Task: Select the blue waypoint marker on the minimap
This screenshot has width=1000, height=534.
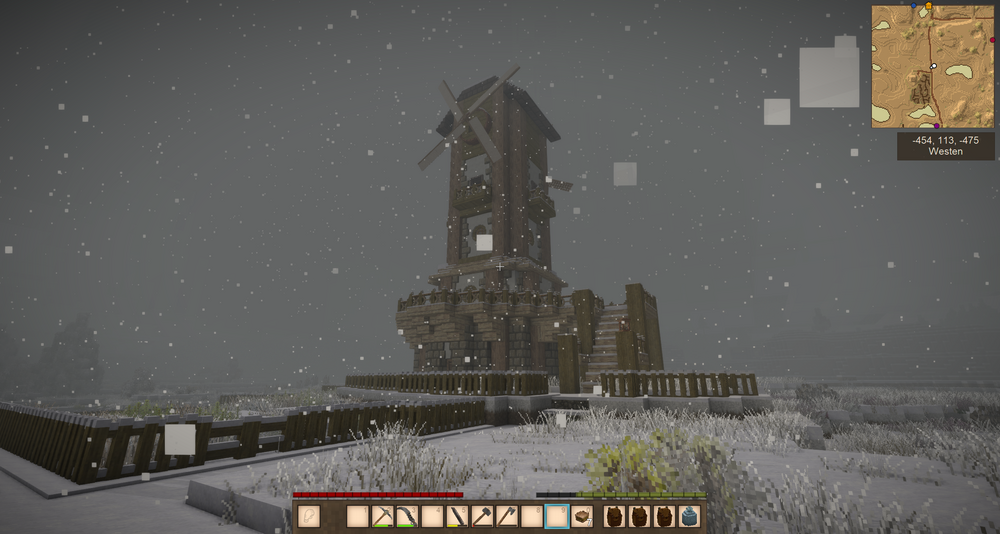Action: point(914,6)
